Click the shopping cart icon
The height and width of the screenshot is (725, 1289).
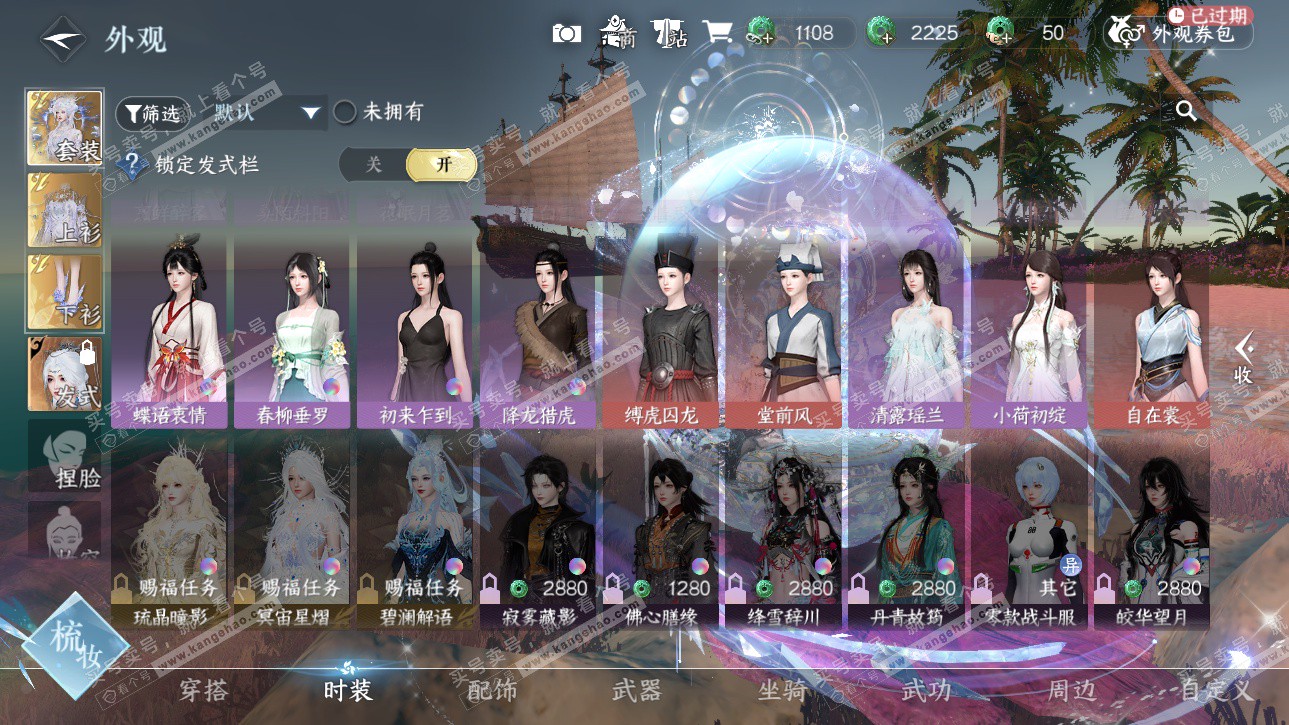pyautogui.click(x=716, y=33)
